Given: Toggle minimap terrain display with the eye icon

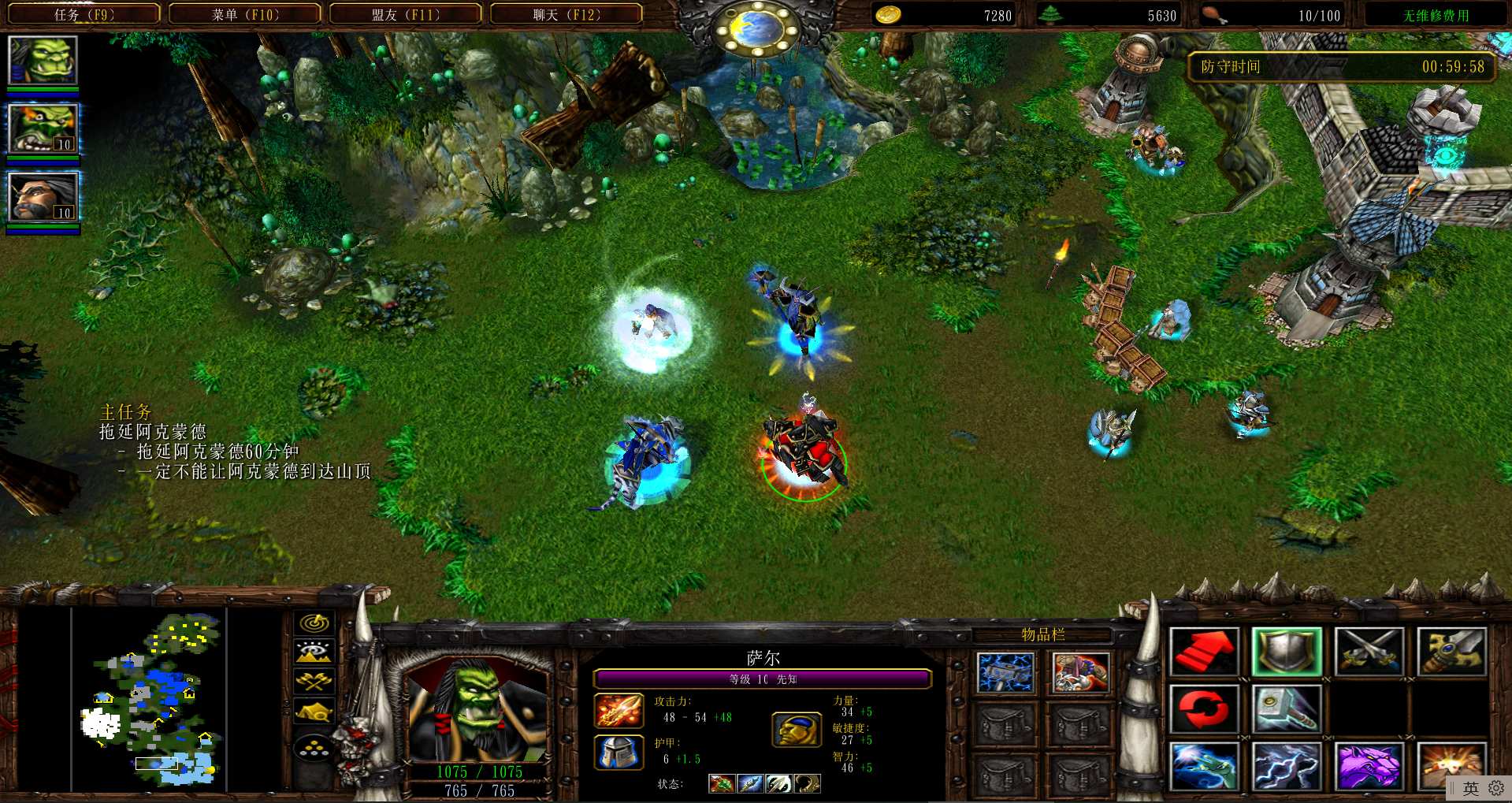Looking at the screenshot, I should [x=314, y=652].
